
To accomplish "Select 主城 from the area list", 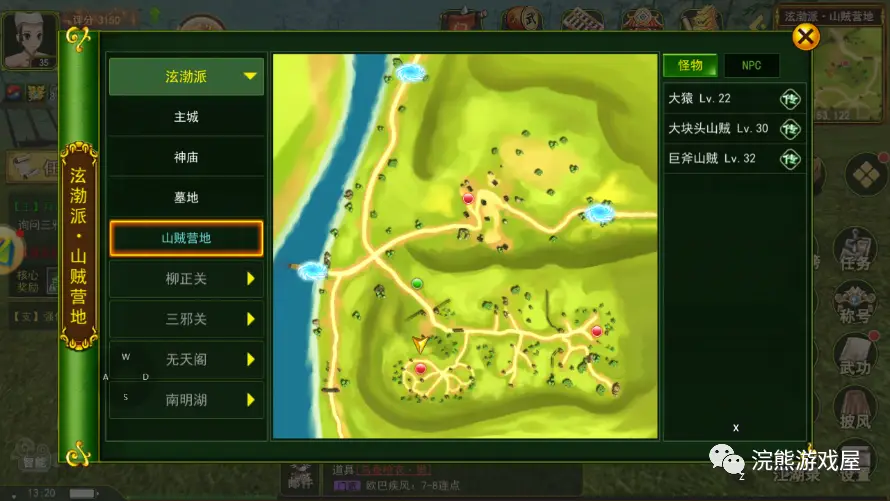I will pyautogui.click(x=186, y=117).
